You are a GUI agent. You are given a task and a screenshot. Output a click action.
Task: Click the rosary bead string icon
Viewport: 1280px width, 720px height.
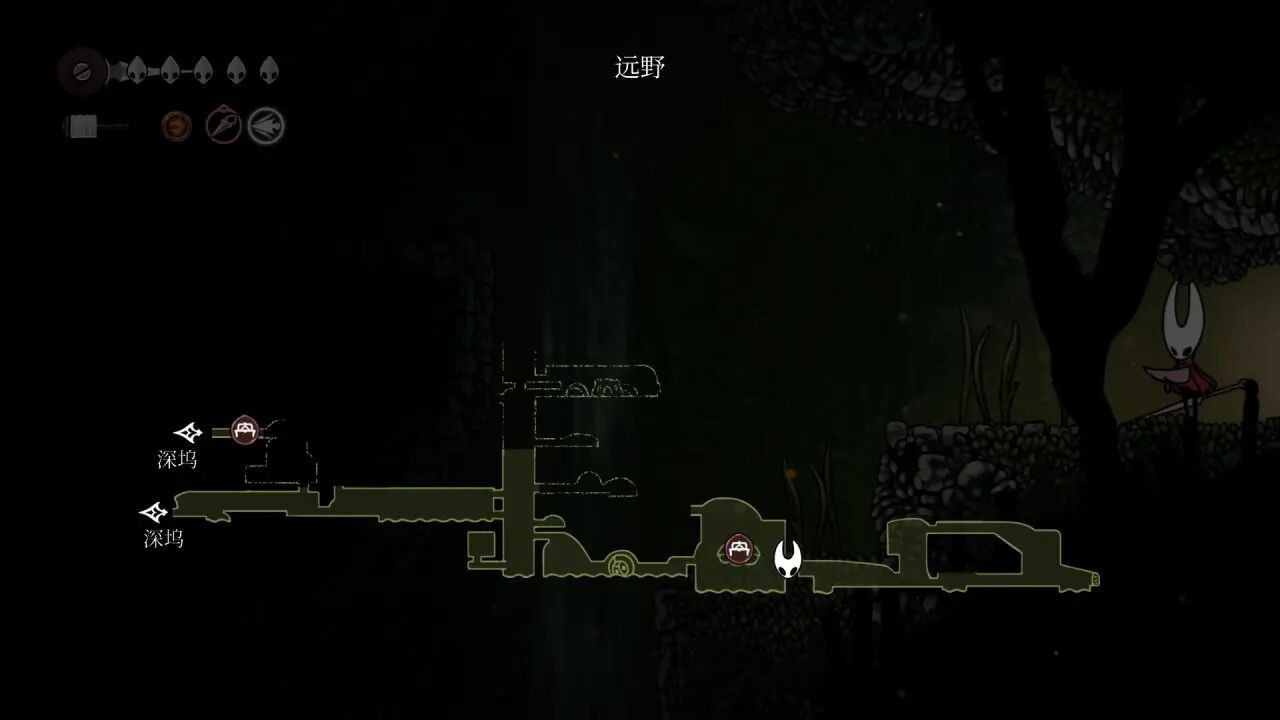(x=93, y=128)
